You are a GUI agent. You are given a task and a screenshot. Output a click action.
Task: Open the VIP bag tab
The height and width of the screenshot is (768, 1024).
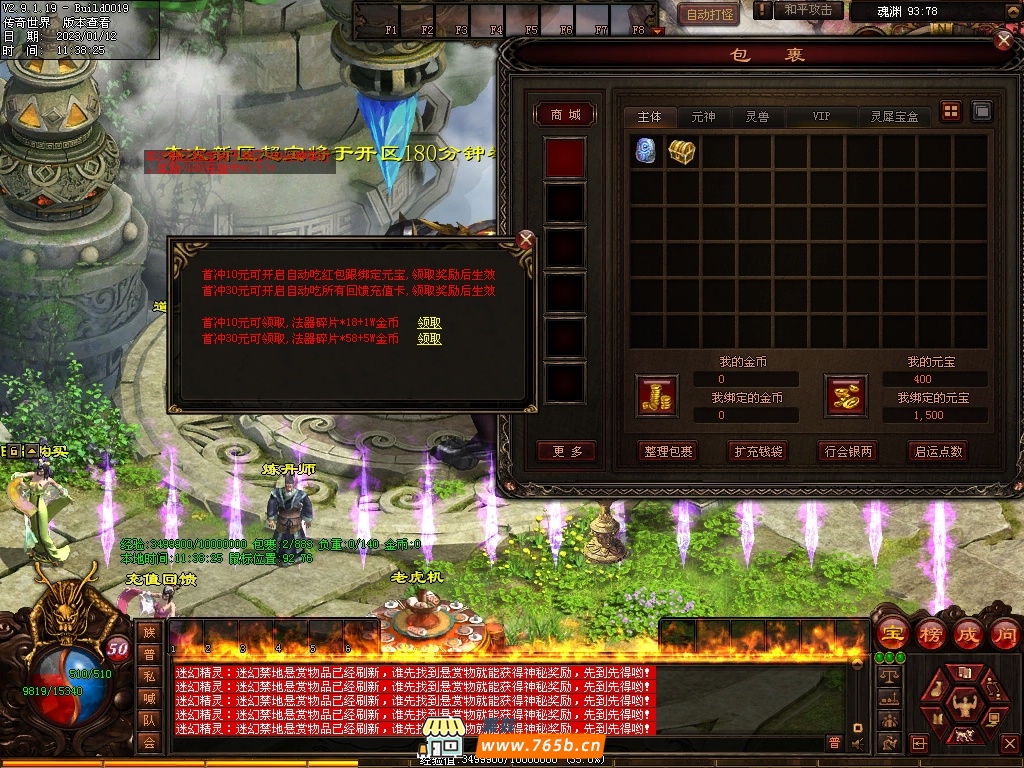[821, 117]
